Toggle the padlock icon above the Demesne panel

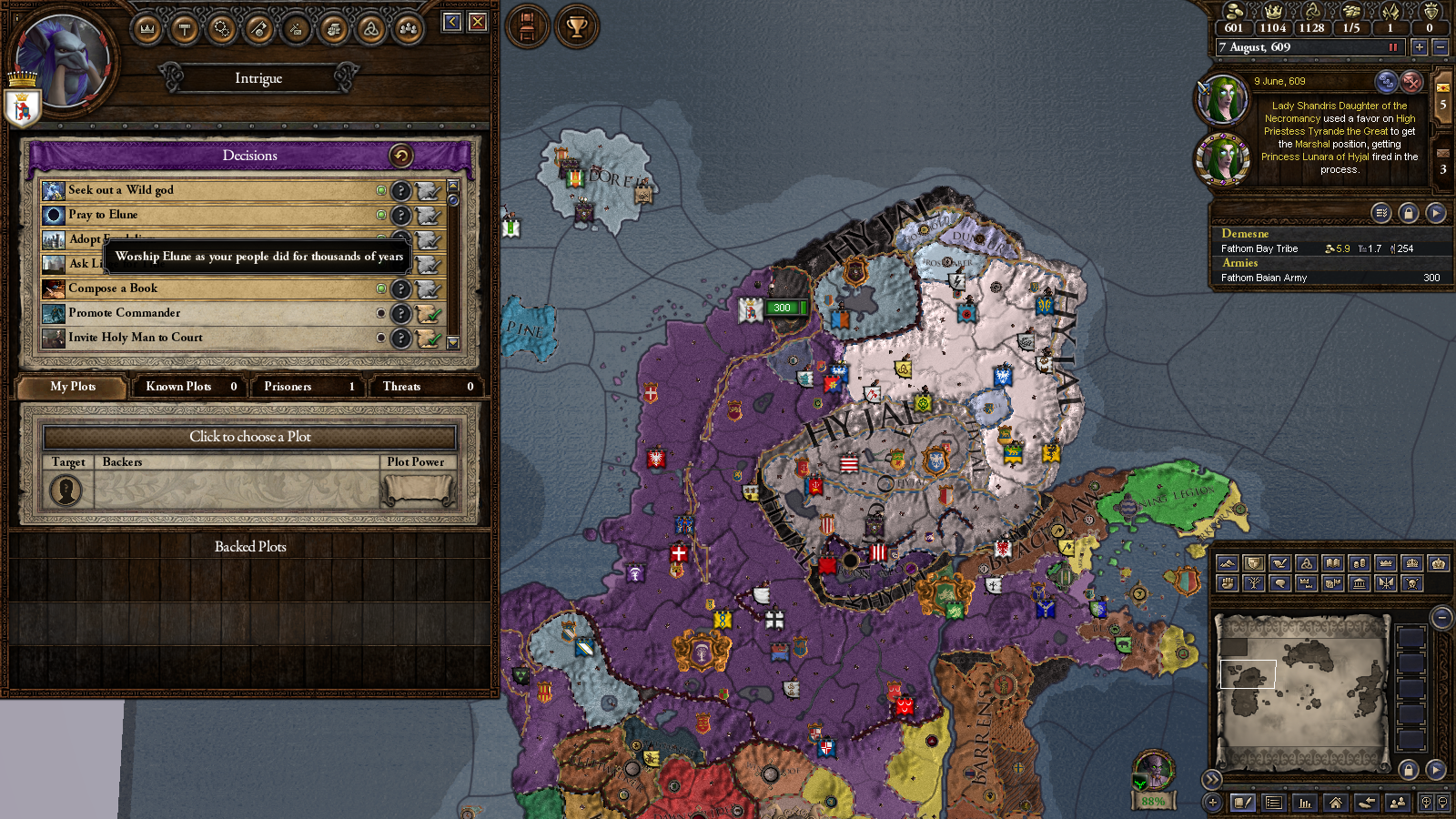point(1409,212)
